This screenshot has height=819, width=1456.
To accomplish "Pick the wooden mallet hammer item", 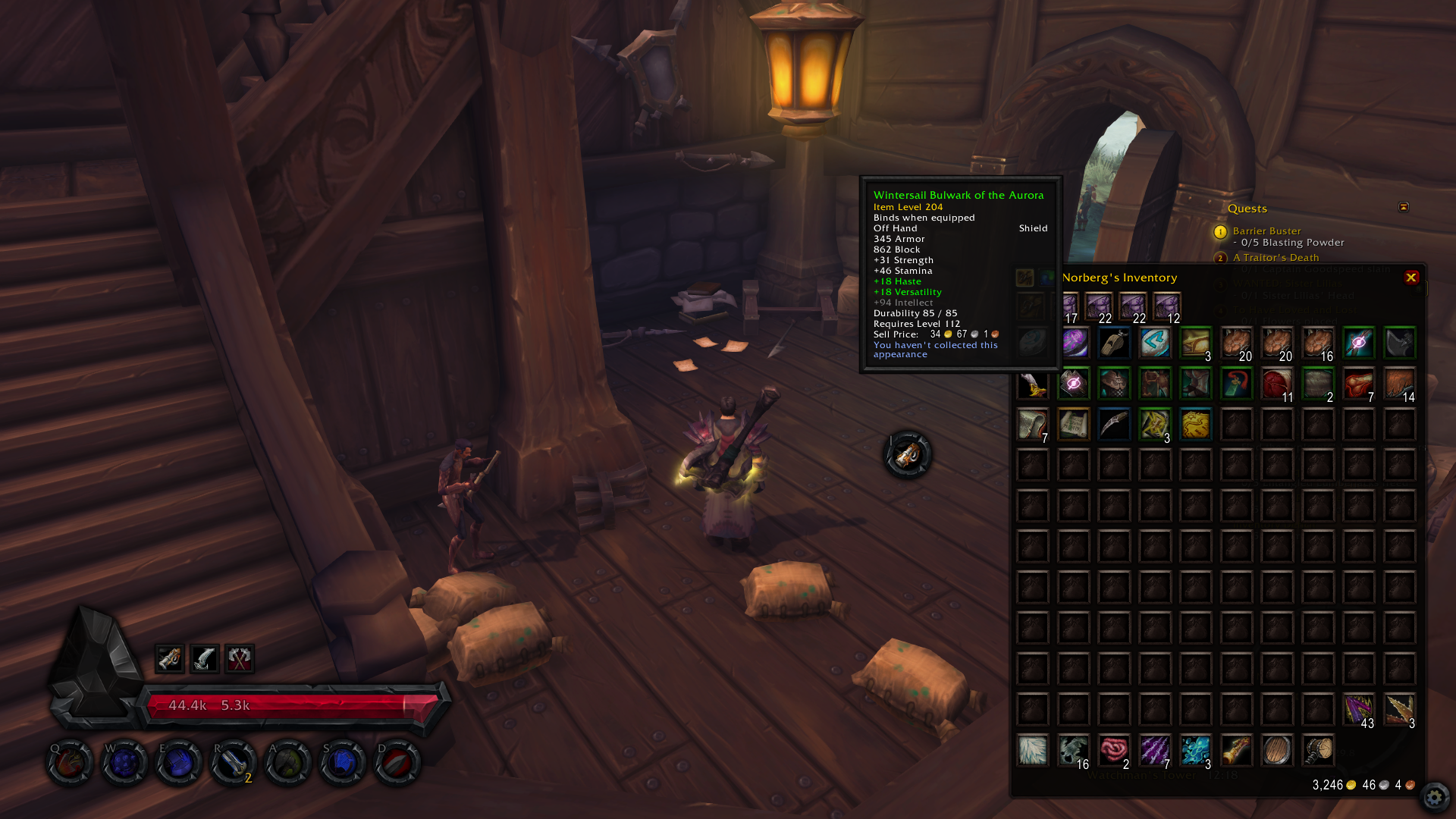I will point(1318,750).
